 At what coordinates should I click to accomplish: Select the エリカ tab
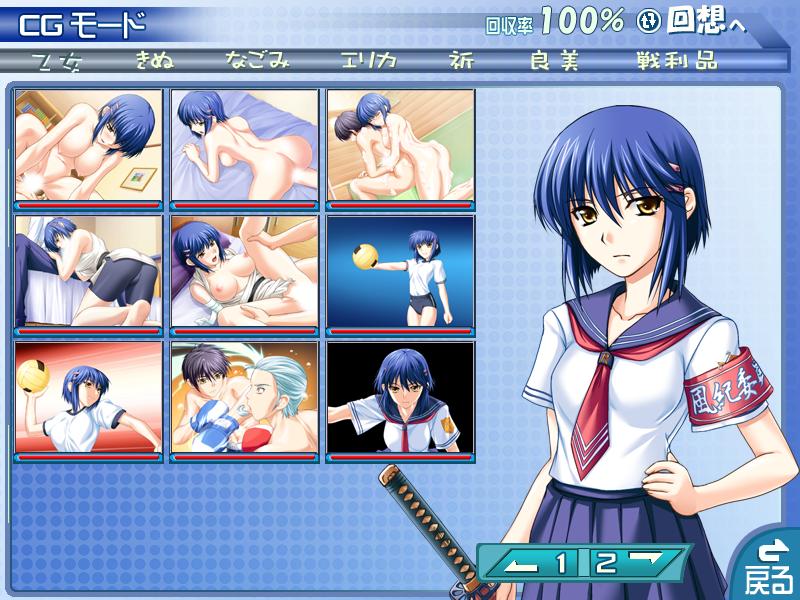pos(368,60)
